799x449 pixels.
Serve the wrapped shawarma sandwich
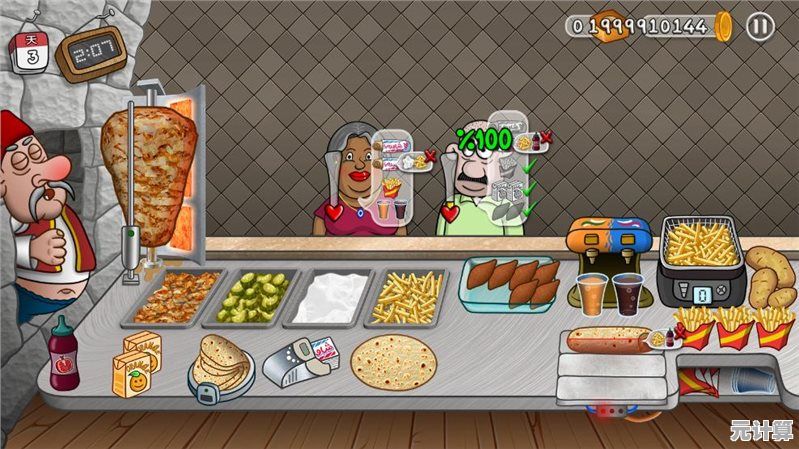[608, 340]
